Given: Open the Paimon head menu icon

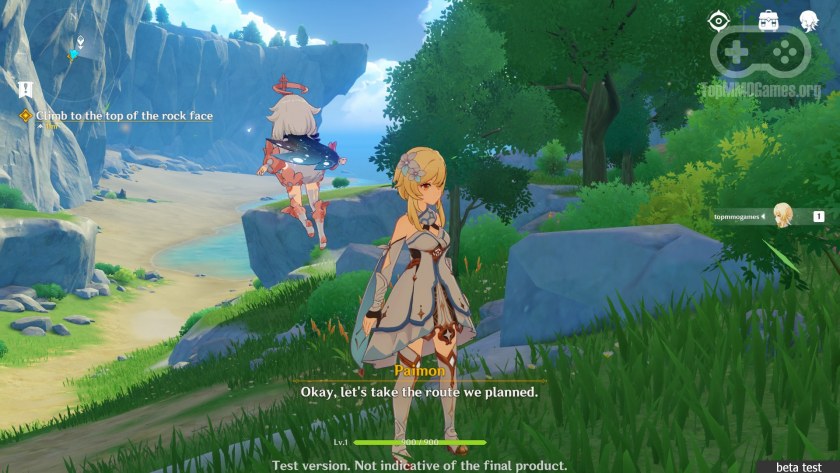Looking at the screenshot, I should pos(810,21).
